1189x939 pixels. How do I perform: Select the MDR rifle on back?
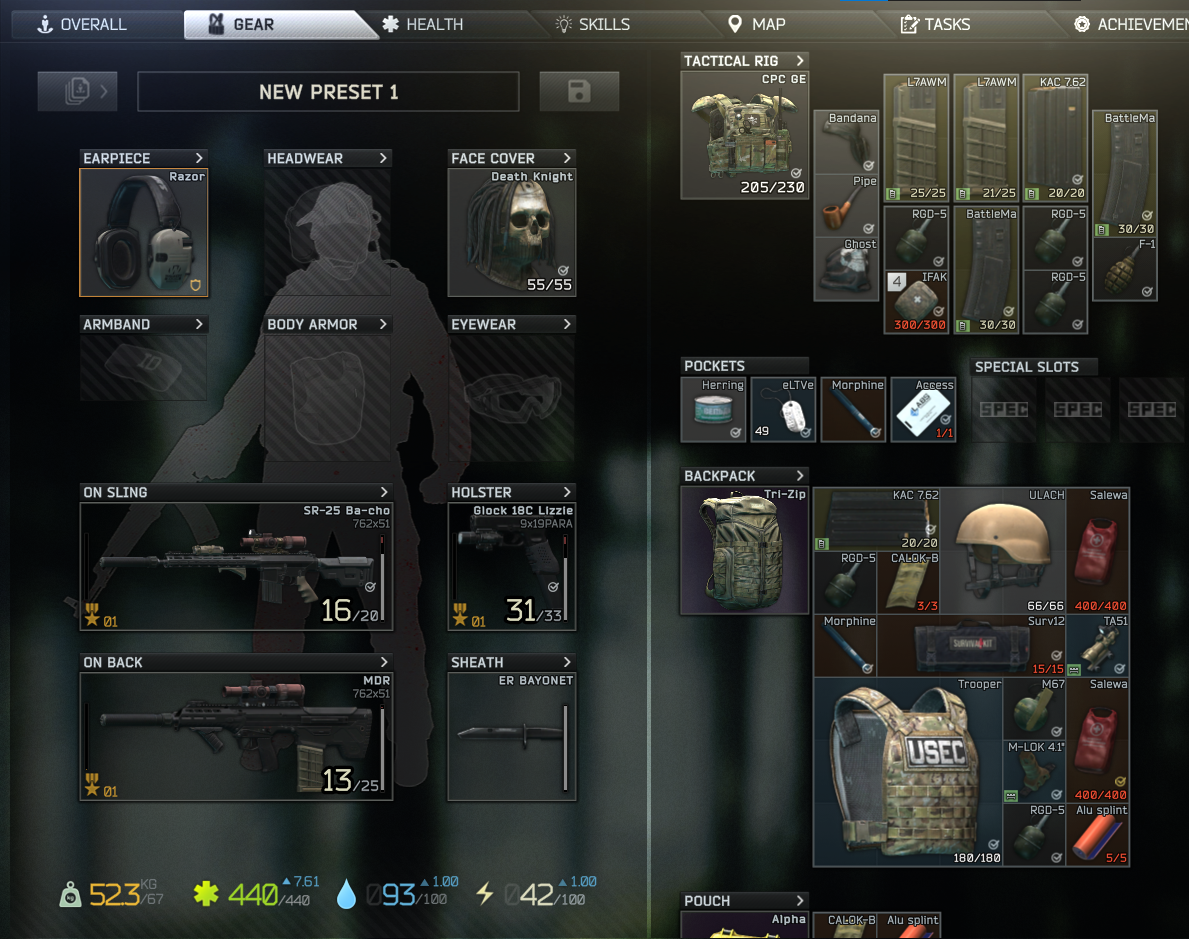click(236, 737)
